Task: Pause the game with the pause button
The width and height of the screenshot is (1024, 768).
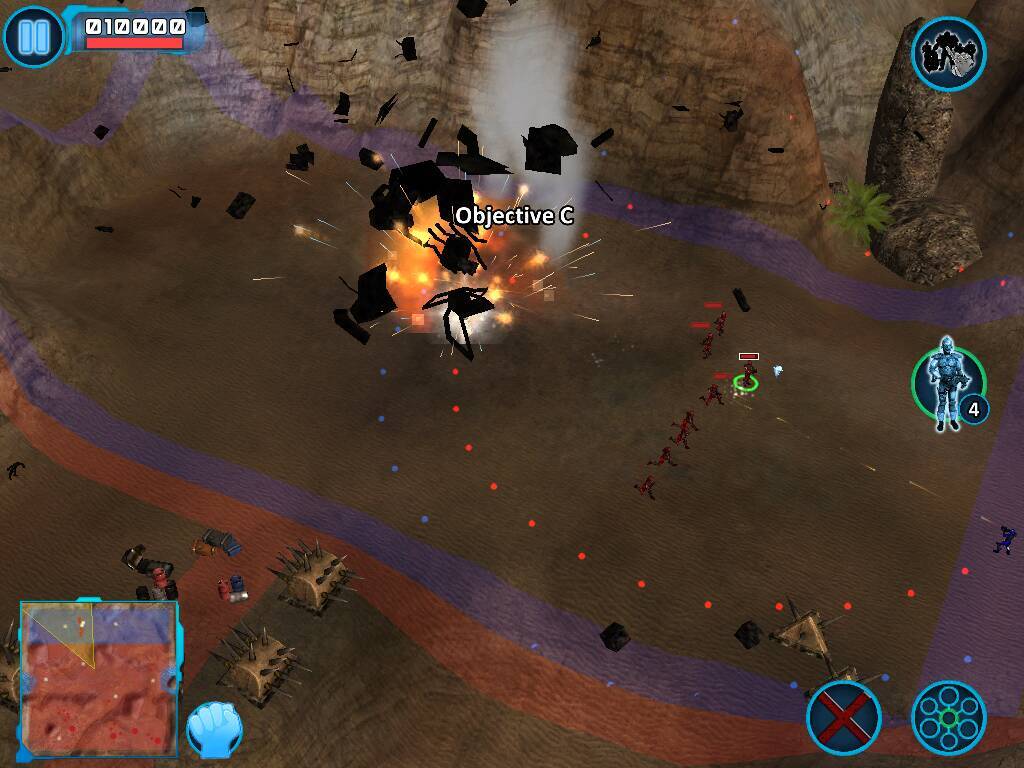Action: [33, 36]
